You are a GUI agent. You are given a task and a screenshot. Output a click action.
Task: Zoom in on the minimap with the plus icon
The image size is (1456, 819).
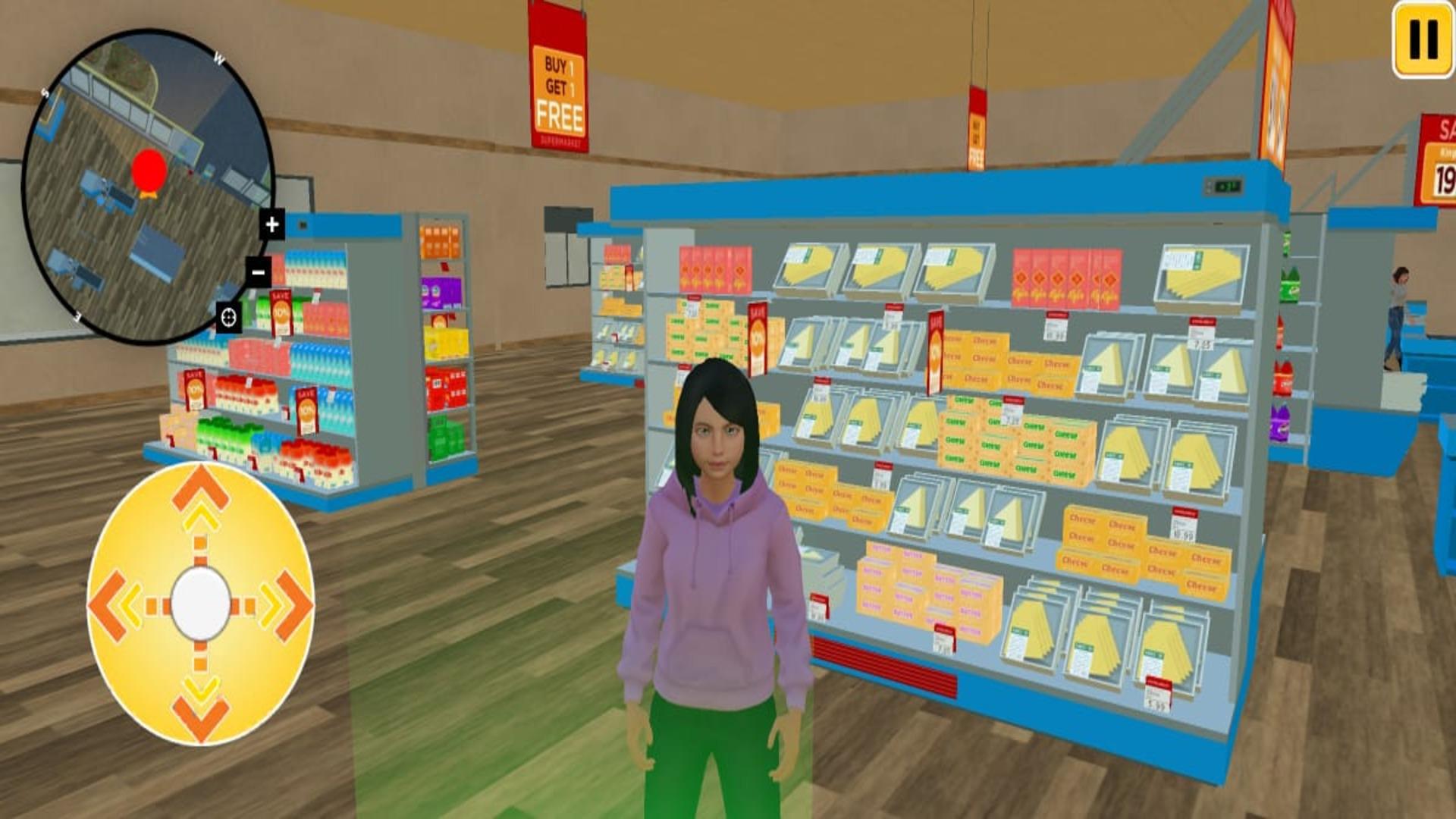(271, 224)
